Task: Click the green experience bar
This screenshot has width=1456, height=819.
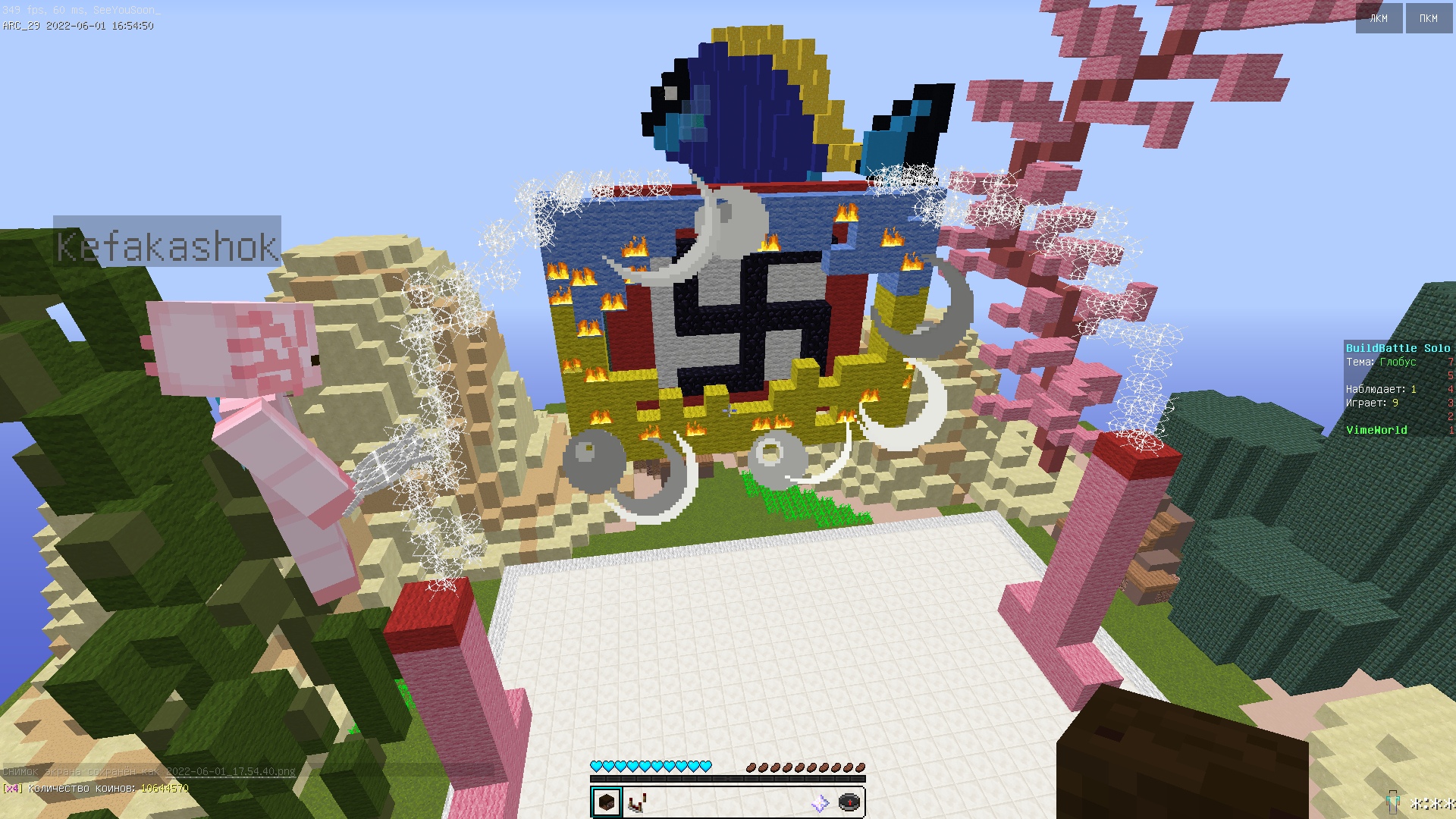Action: click(728, 780)
